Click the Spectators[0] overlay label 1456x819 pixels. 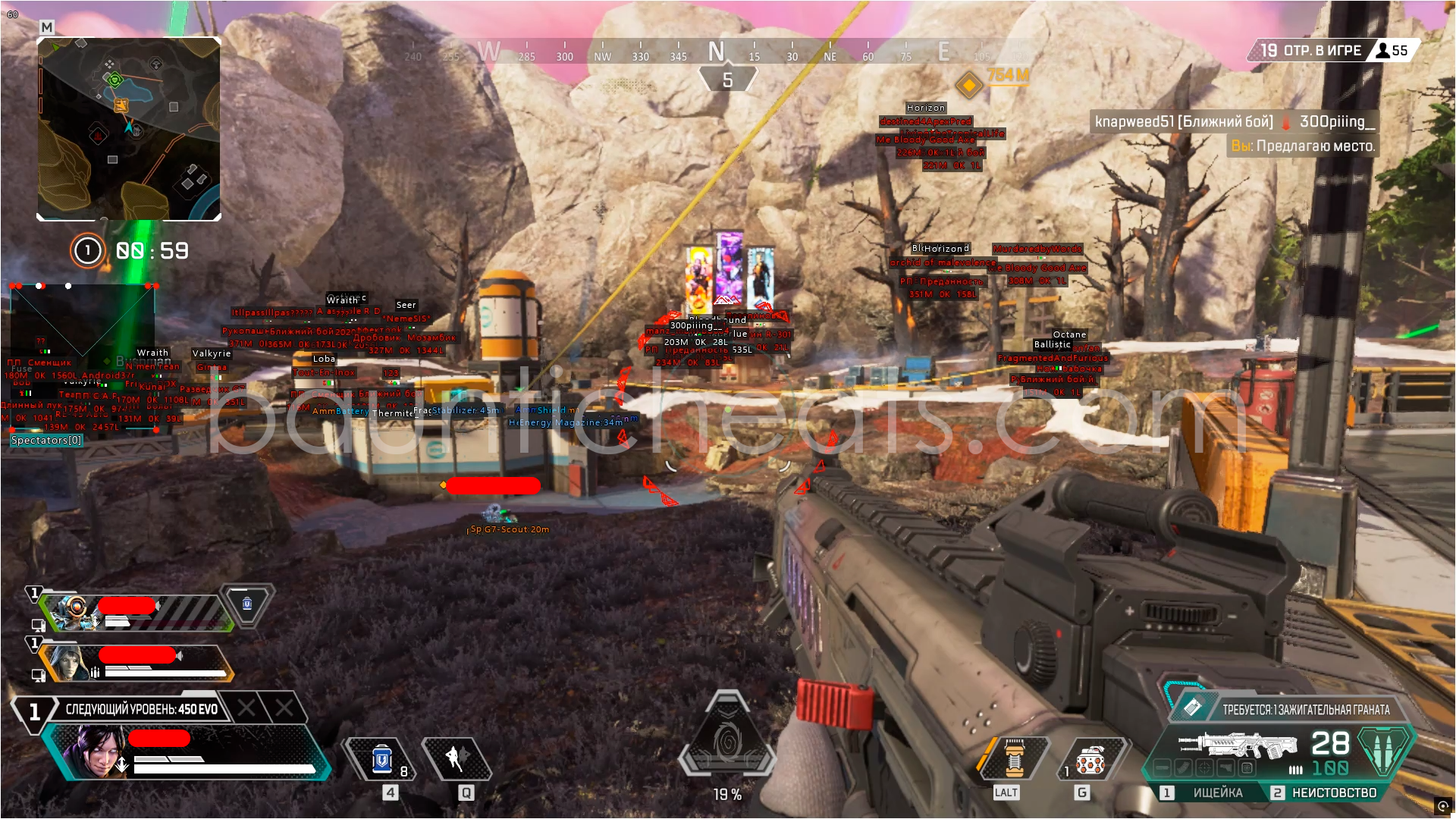click(x=46, y=440)
